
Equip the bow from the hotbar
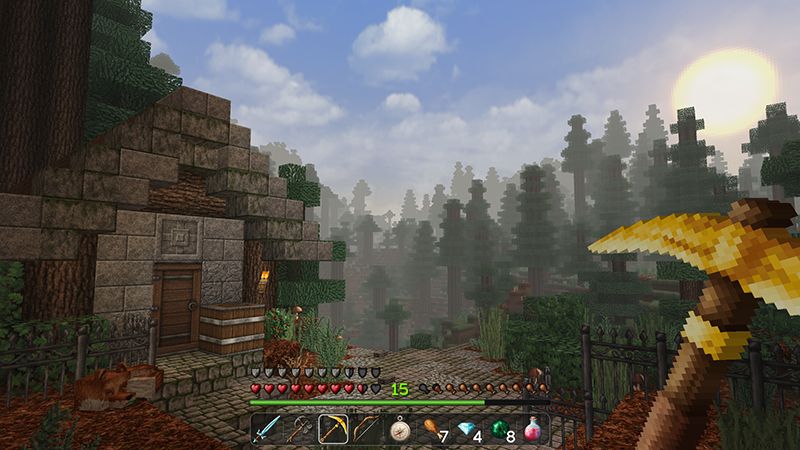(x=366, y=429)
